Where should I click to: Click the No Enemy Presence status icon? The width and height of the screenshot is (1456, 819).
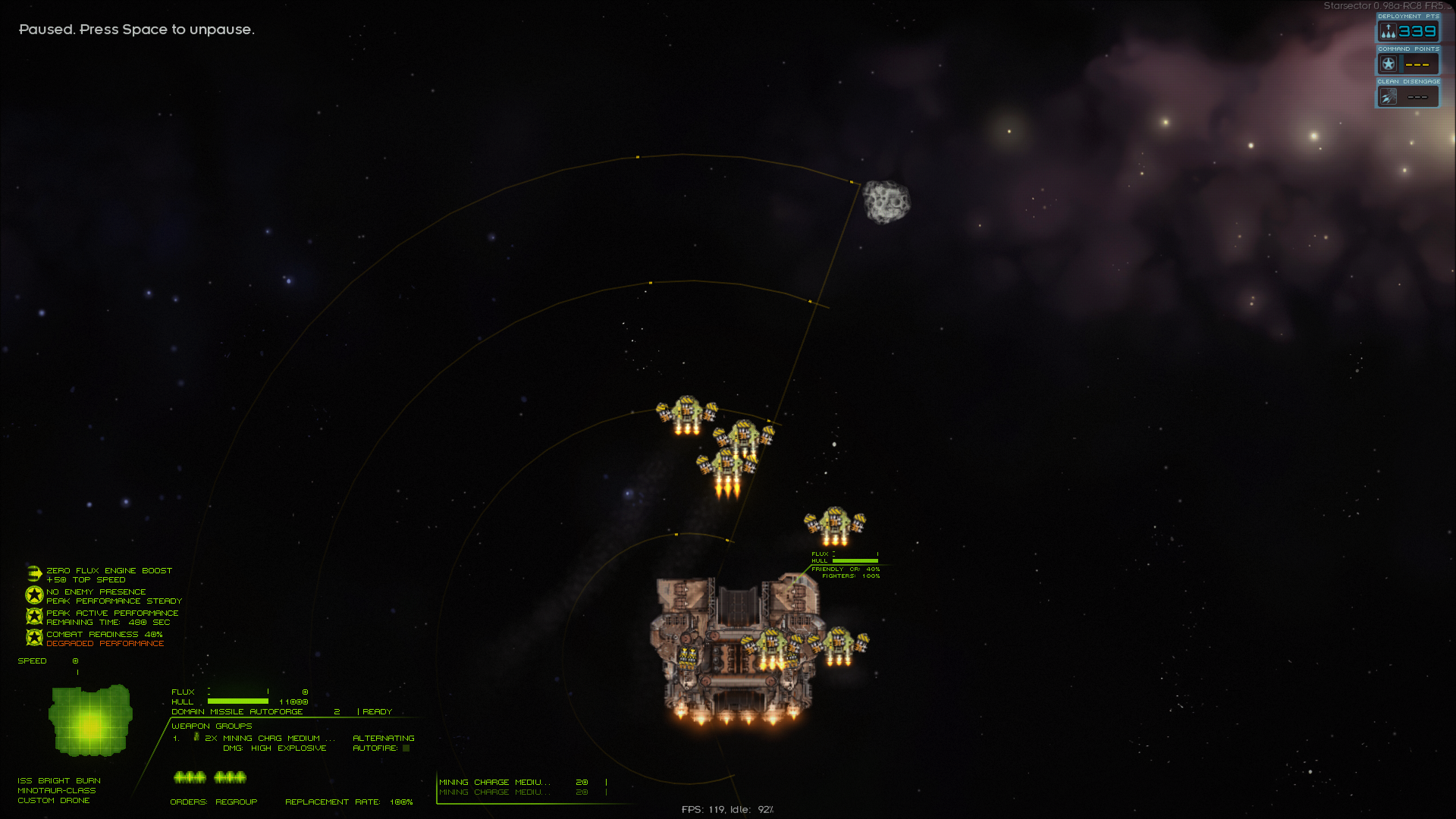coord(34,595)
